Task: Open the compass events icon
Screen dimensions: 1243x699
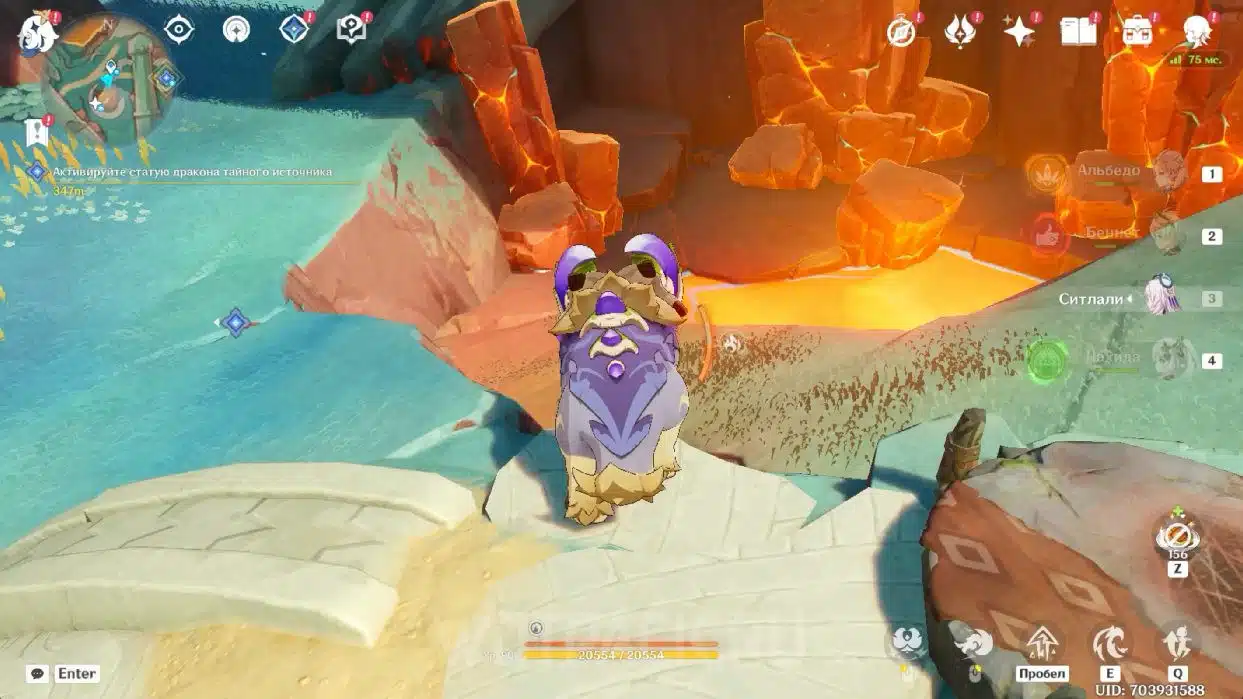Action: click(902, 32)
